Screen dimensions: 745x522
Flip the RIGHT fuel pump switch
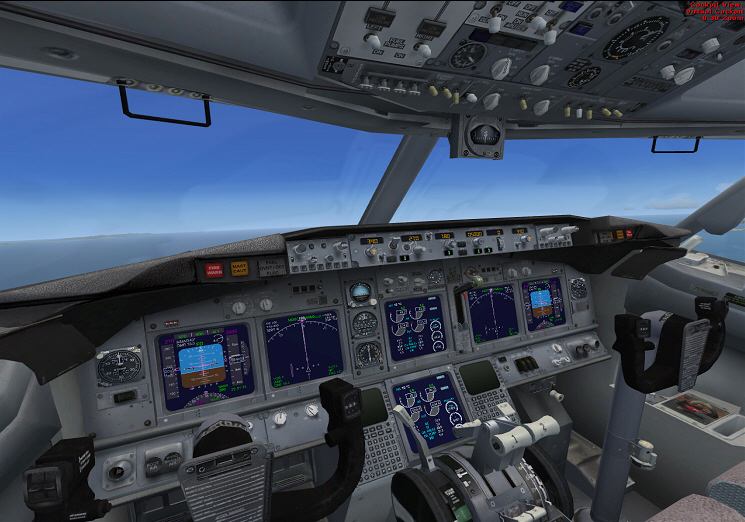pos(424,48)
